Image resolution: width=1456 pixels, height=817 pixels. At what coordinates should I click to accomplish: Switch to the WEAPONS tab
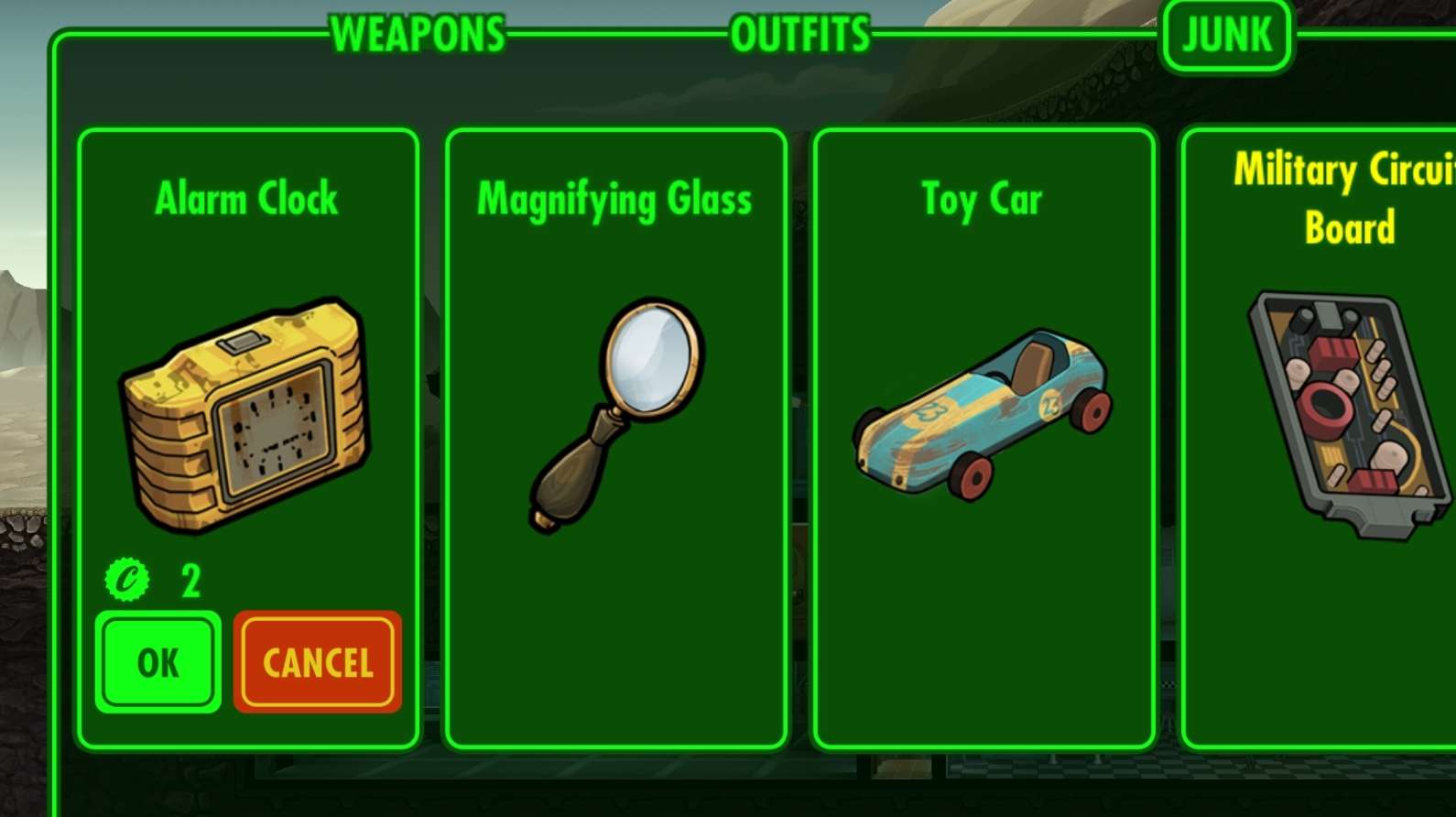(x=418, y=33)
